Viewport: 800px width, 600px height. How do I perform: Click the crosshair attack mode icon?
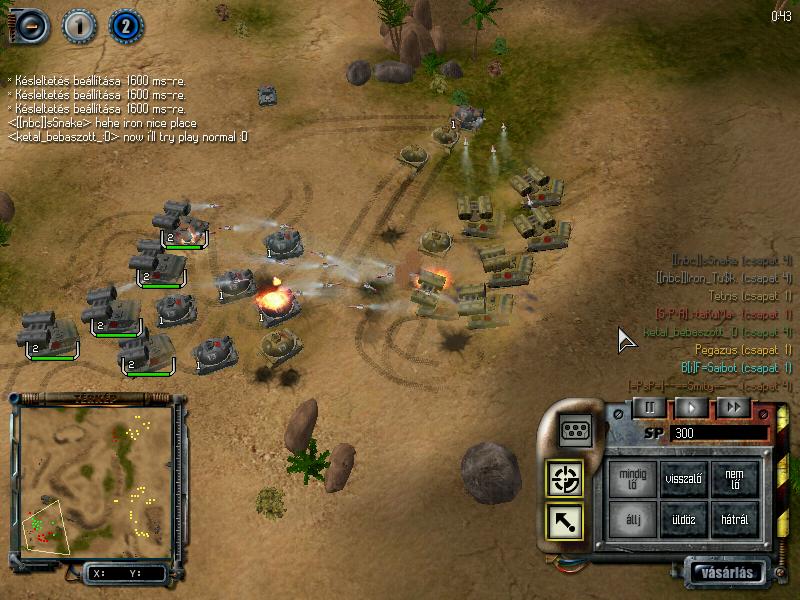(x=564, y=480)
